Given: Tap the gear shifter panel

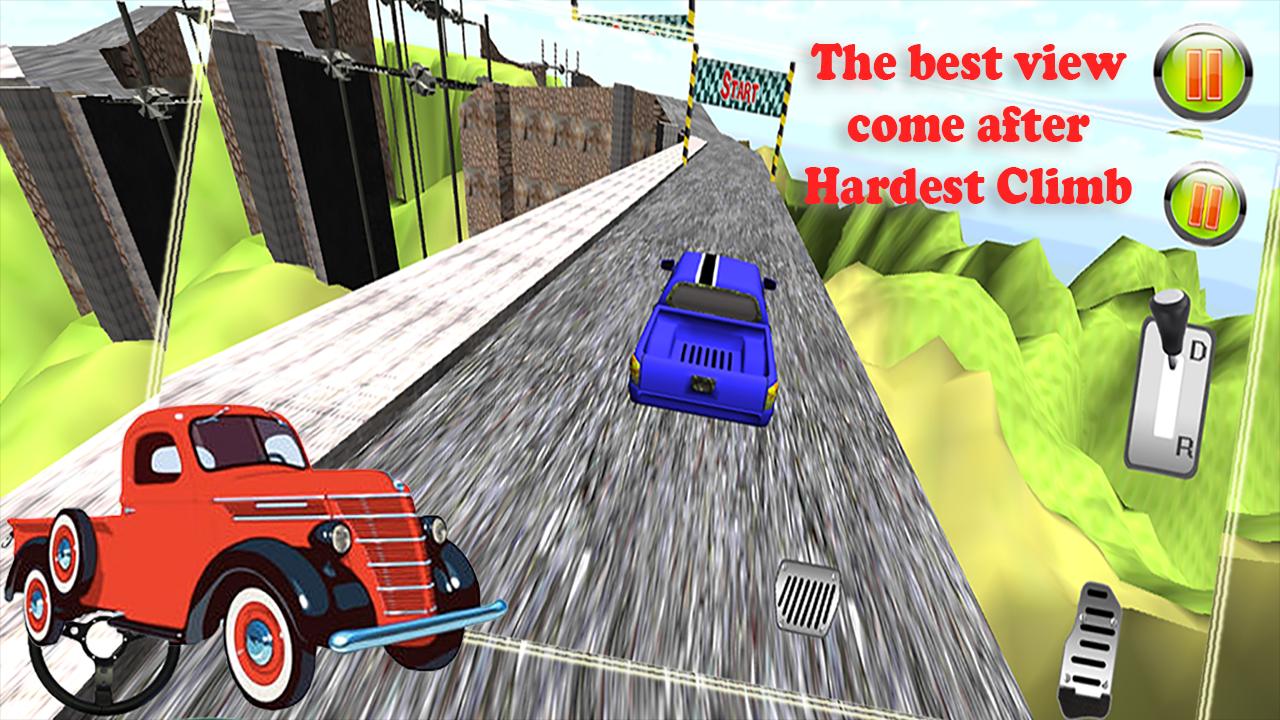Looking at the screenshot, I should coord(1172,390).
